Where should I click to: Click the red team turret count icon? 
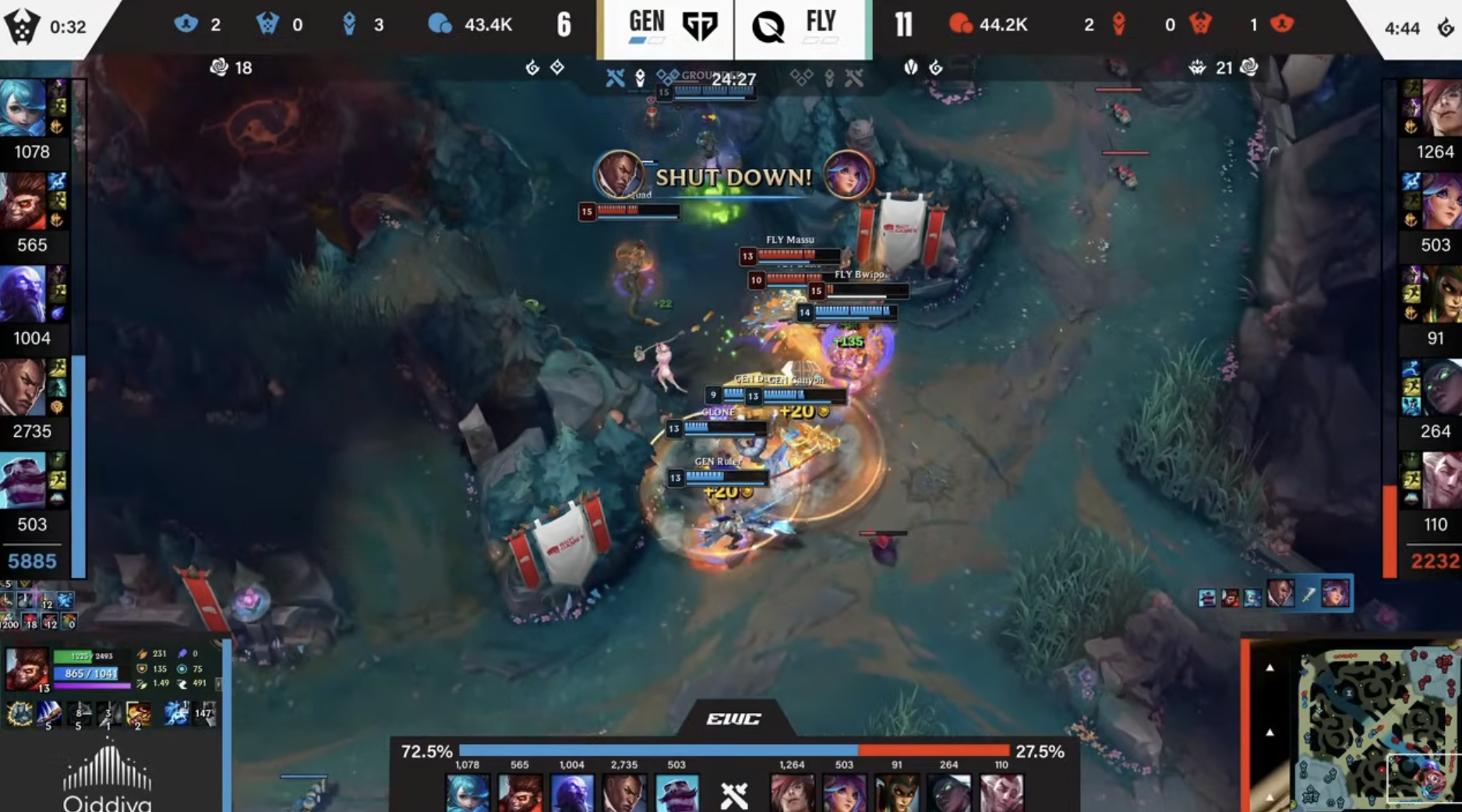(x=1120, y=24)
